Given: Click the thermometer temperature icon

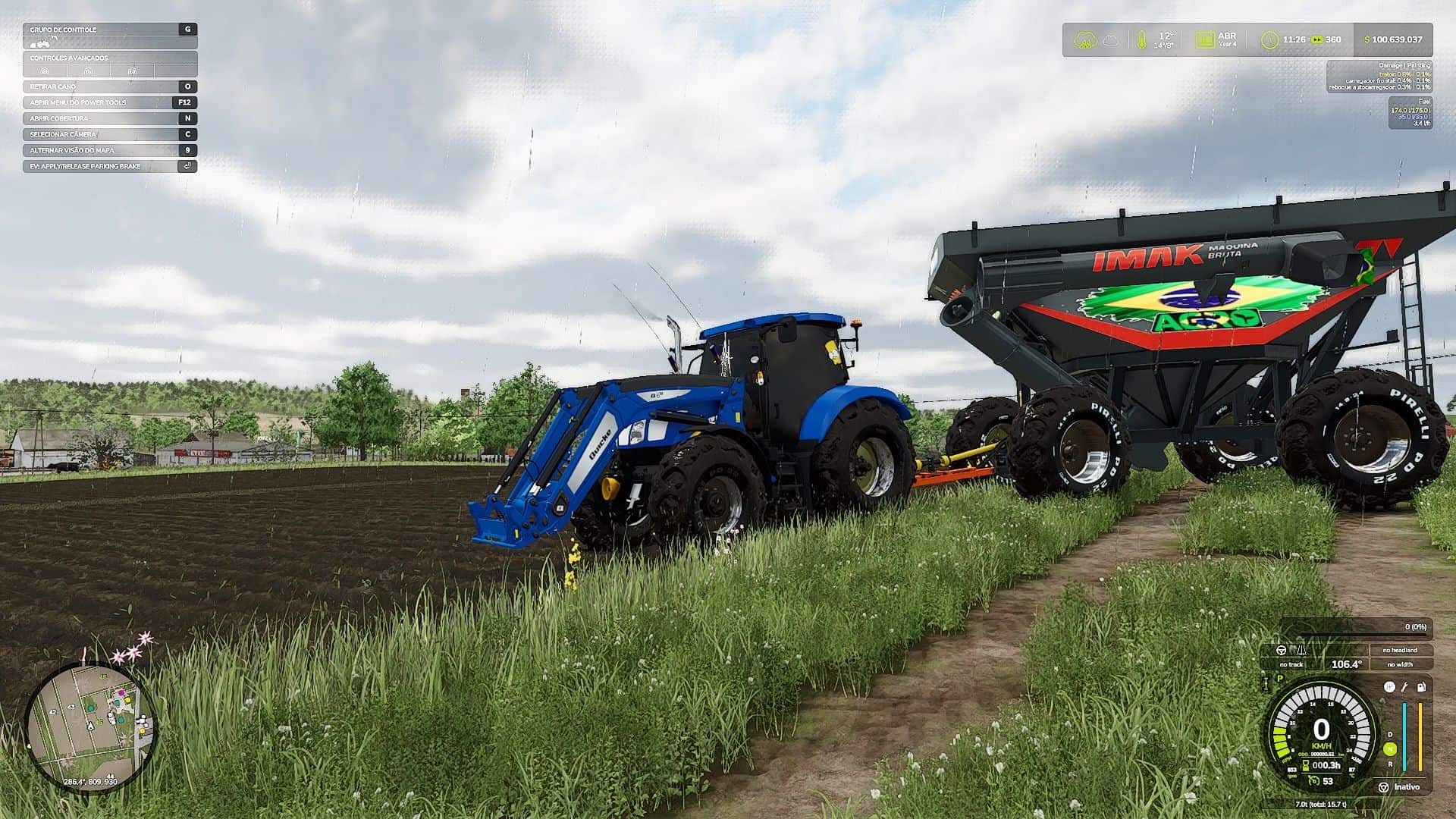Looking at the screenshot, I should pos(1142,39).
